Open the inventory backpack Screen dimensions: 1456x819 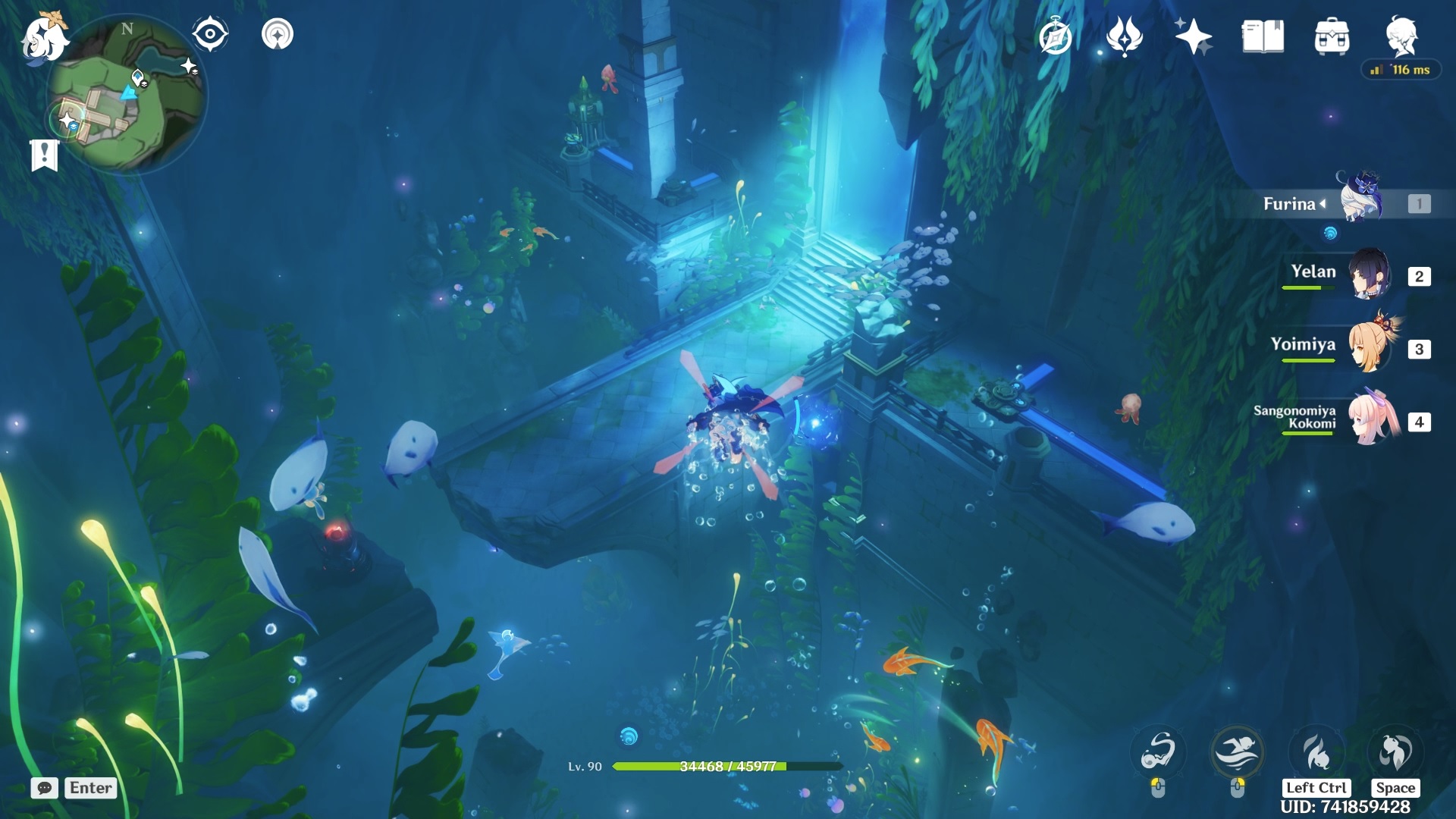[1332, 36]
